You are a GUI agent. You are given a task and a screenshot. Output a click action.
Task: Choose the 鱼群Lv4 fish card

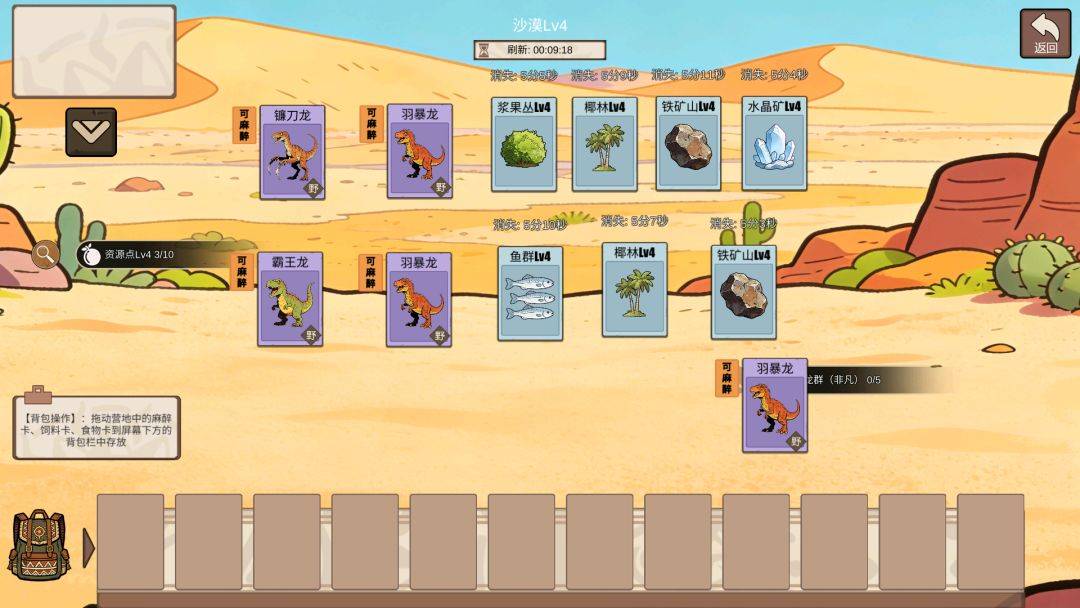pyautogui.click(x=530, y=293)
